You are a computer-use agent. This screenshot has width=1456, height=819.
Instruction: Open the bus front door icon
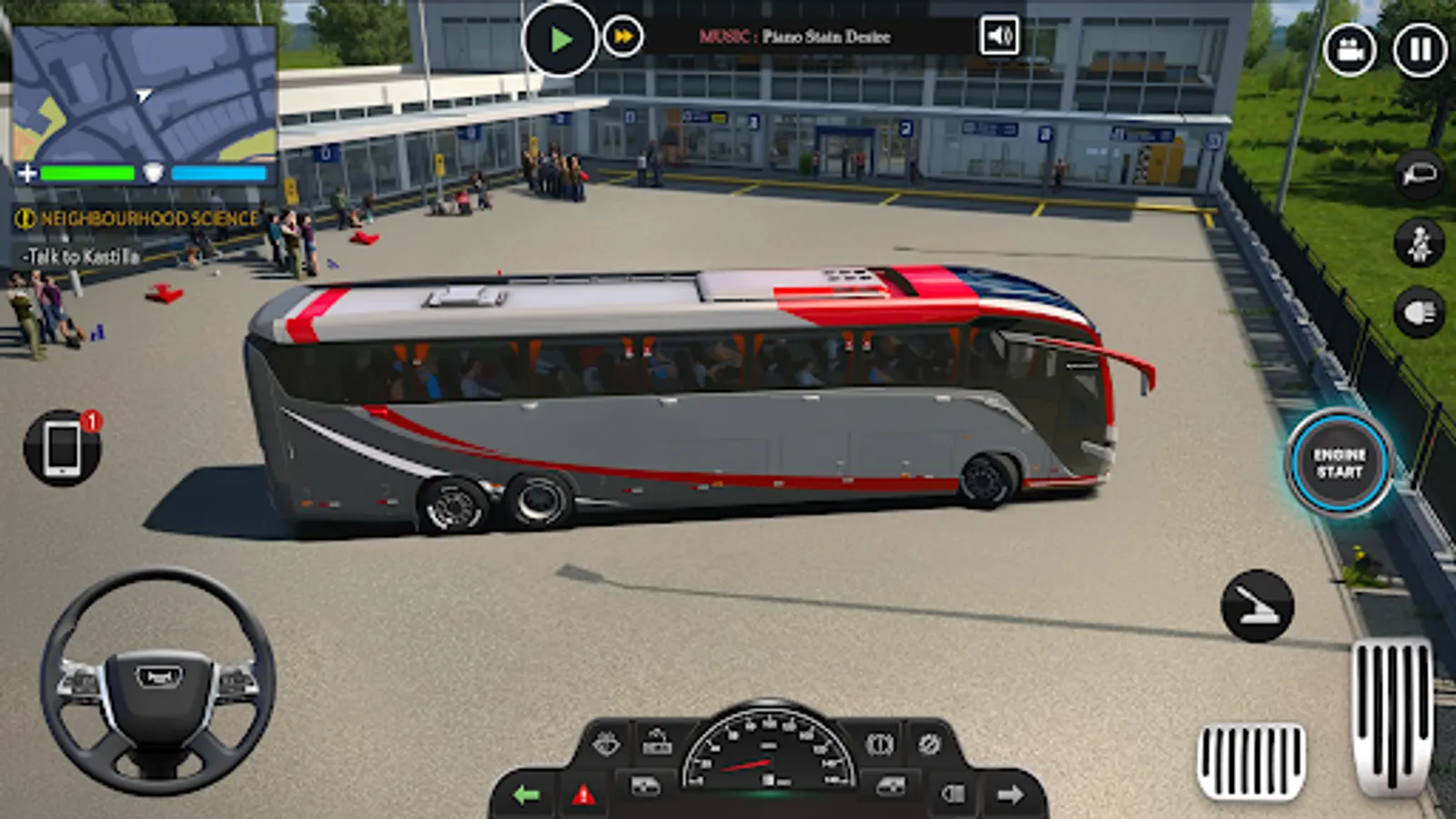(645, 786)
